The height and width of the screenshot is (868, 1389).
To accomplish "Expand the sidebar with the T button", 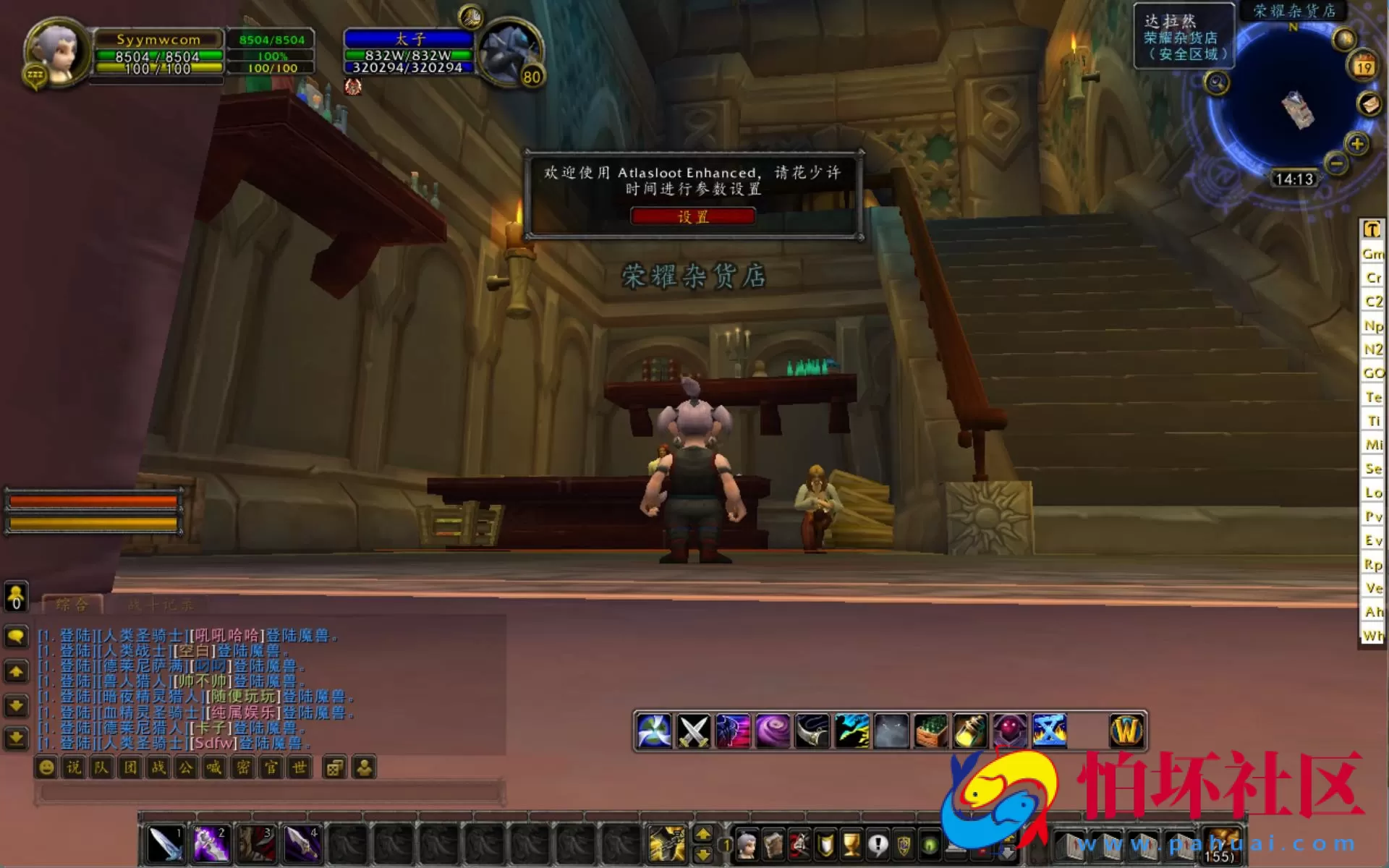I will pyautogui.click(x=1371, y=230).
